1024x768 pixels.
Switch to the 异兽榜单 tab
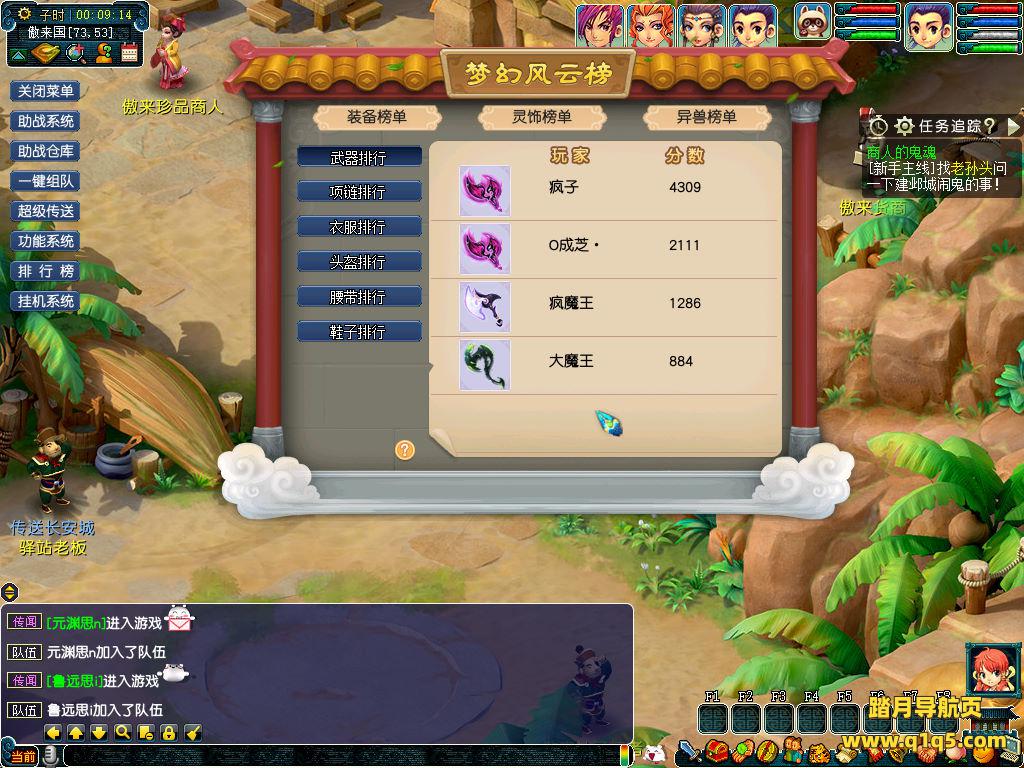[x=707, y=117]
